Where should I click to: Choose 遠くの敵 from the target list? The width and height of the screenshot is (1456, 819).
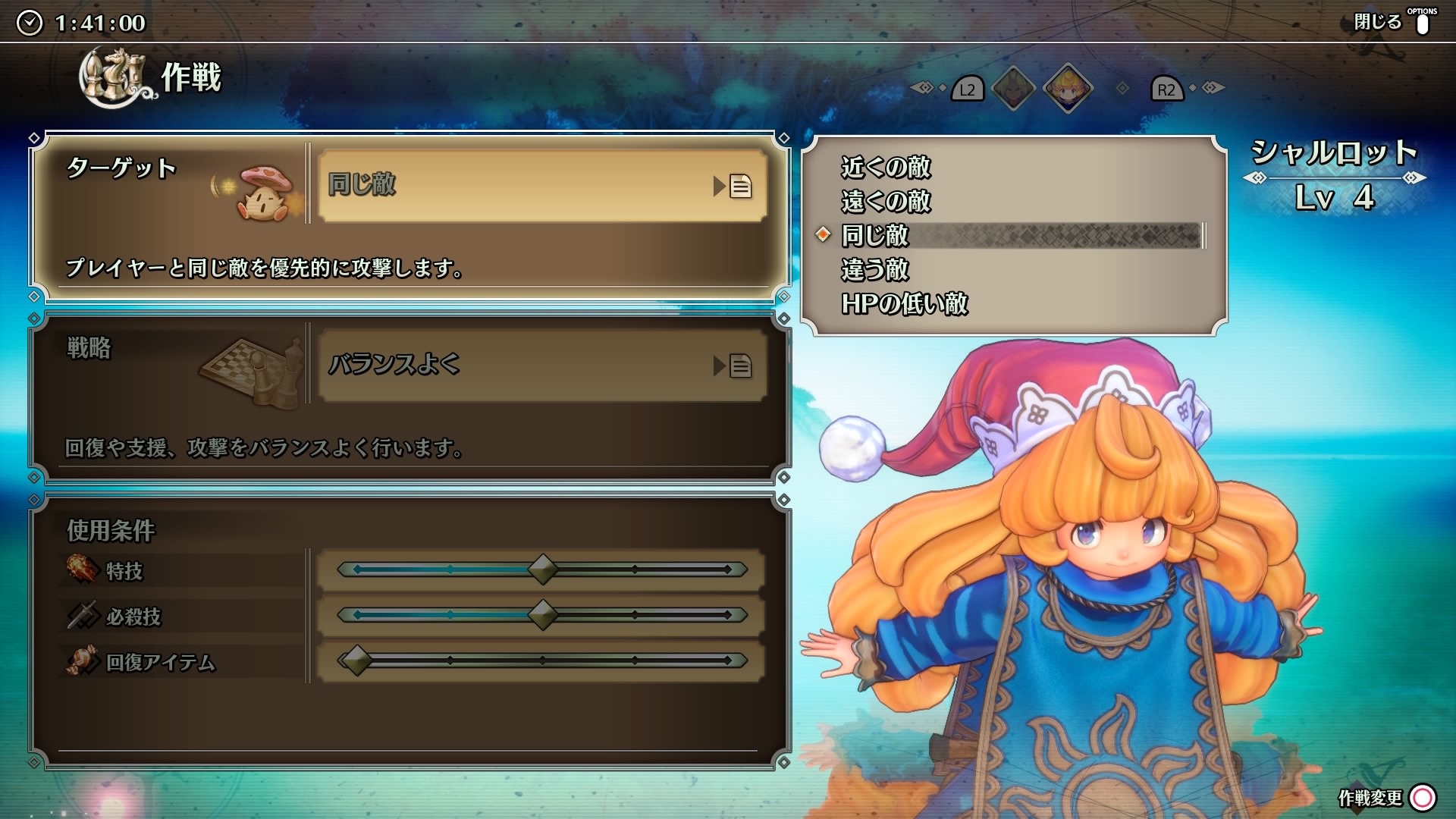pos(885,201)
